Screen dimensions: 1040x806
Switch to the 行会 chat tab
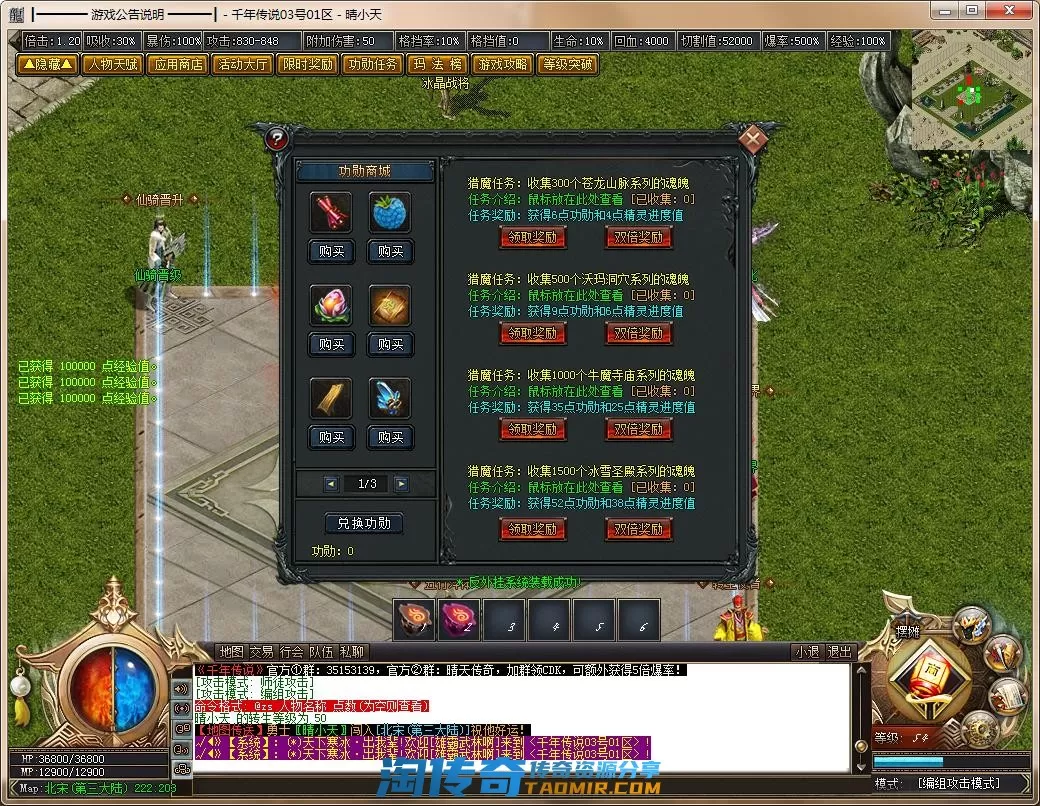tap(291, 652)
